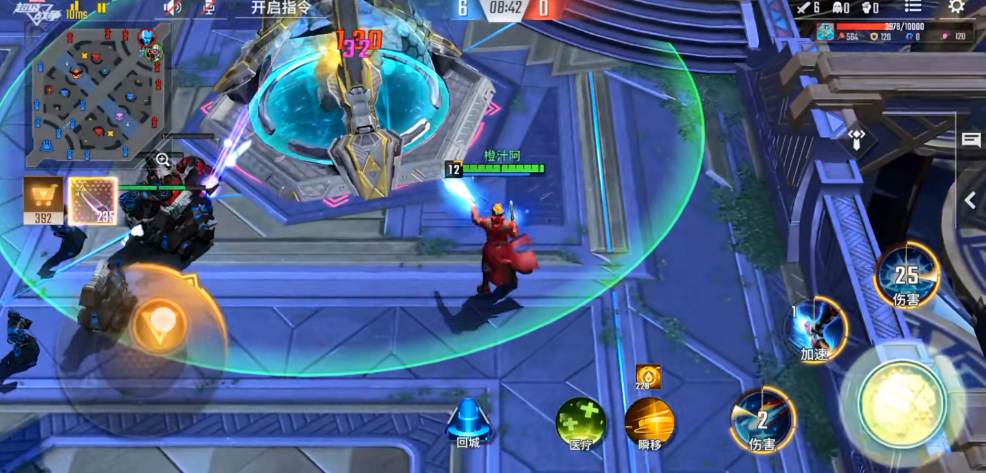Click the minimap magnifier zoom icon
The image size is (986, 473).
[162, 160]
